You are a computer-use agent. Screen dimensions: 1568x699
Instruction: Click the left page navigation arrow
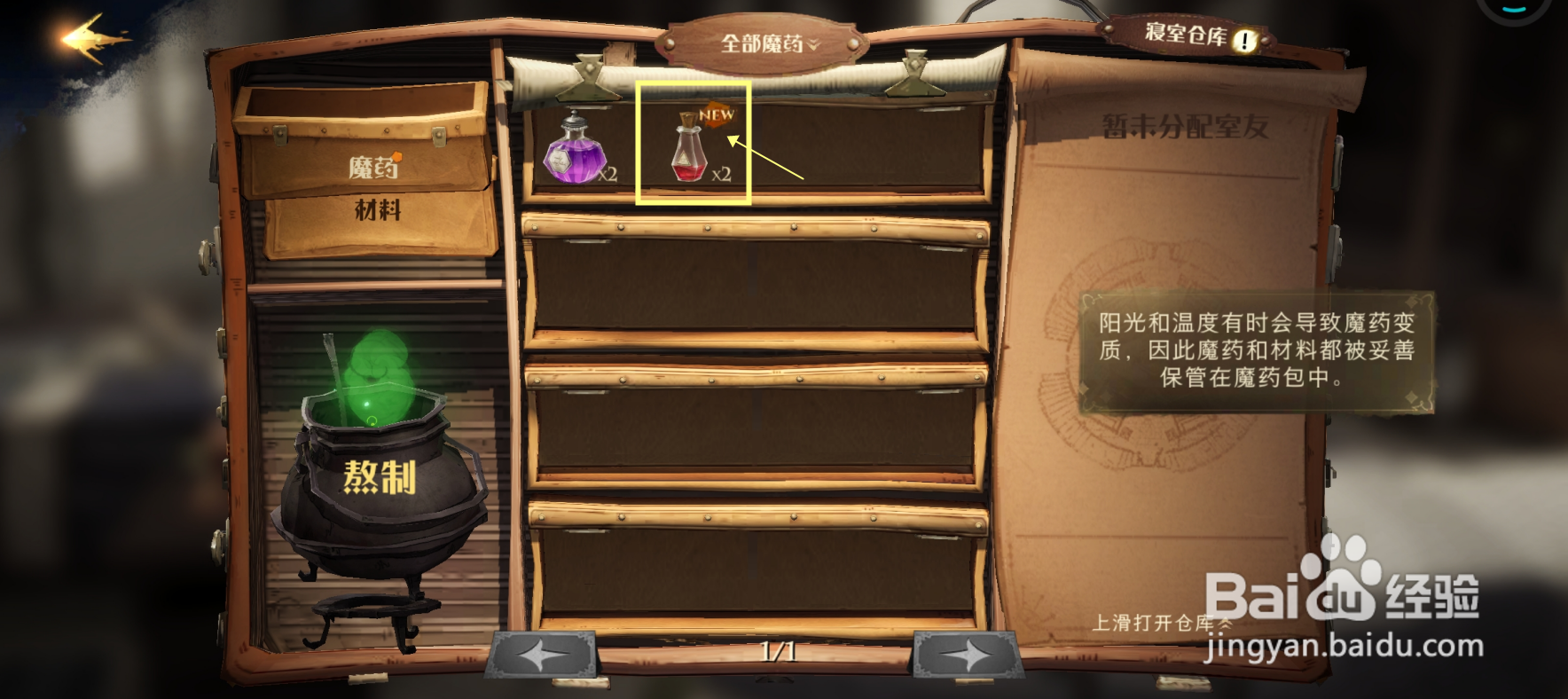(x=545, y=653)
